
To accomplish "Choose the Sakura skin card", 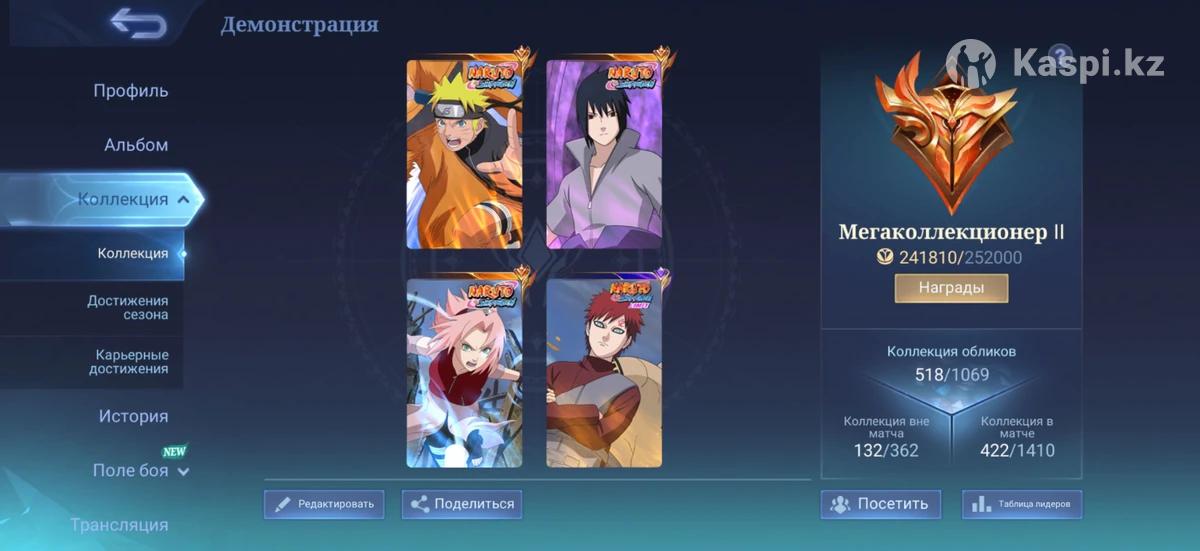I will [x=464, y=372].
